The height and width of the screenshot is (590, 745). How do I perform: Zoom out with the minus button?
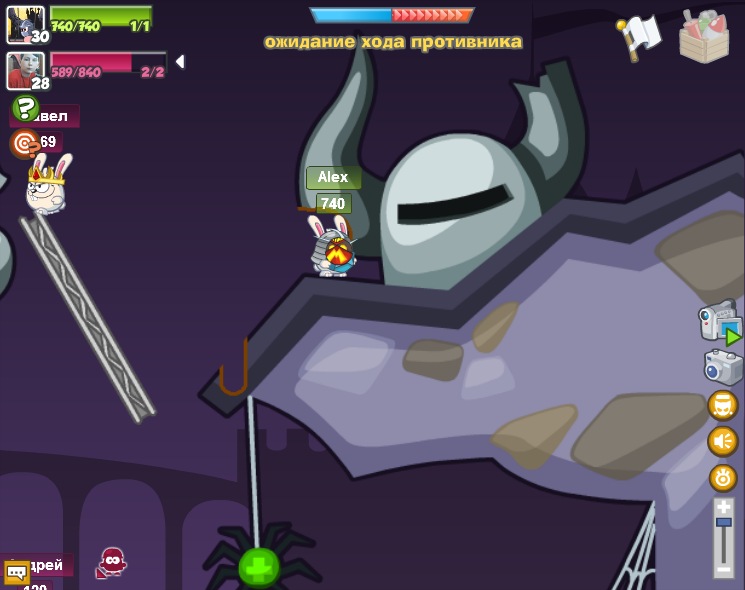point(723,570)
